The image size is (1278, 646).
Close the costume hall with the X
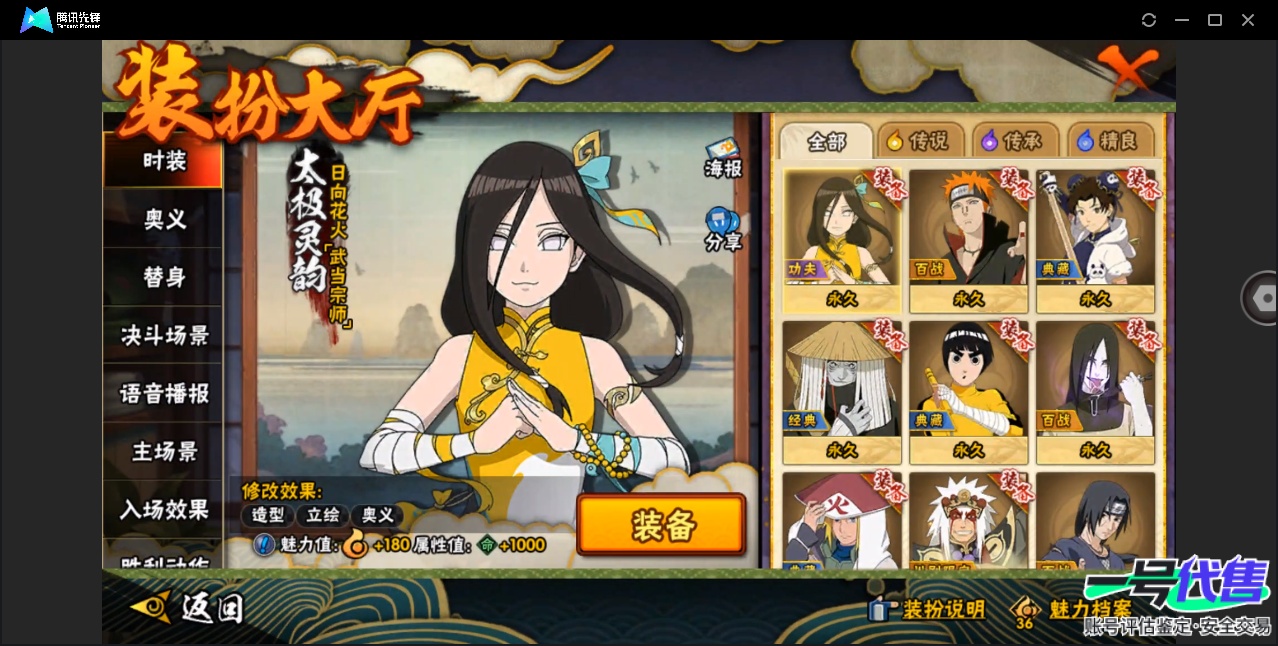1128,70
